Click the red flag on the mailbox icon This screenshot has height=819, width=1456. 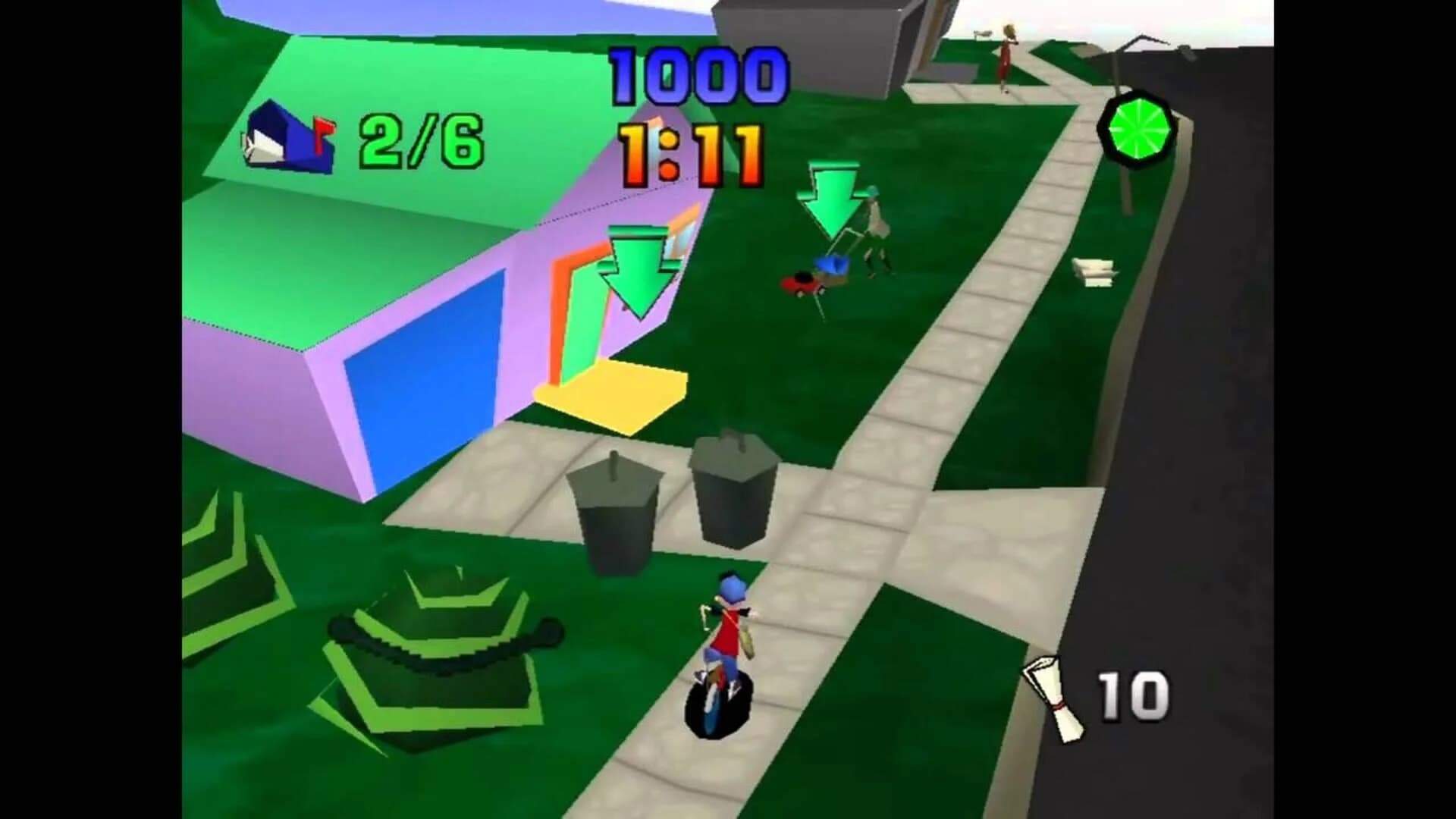point(322,127)
